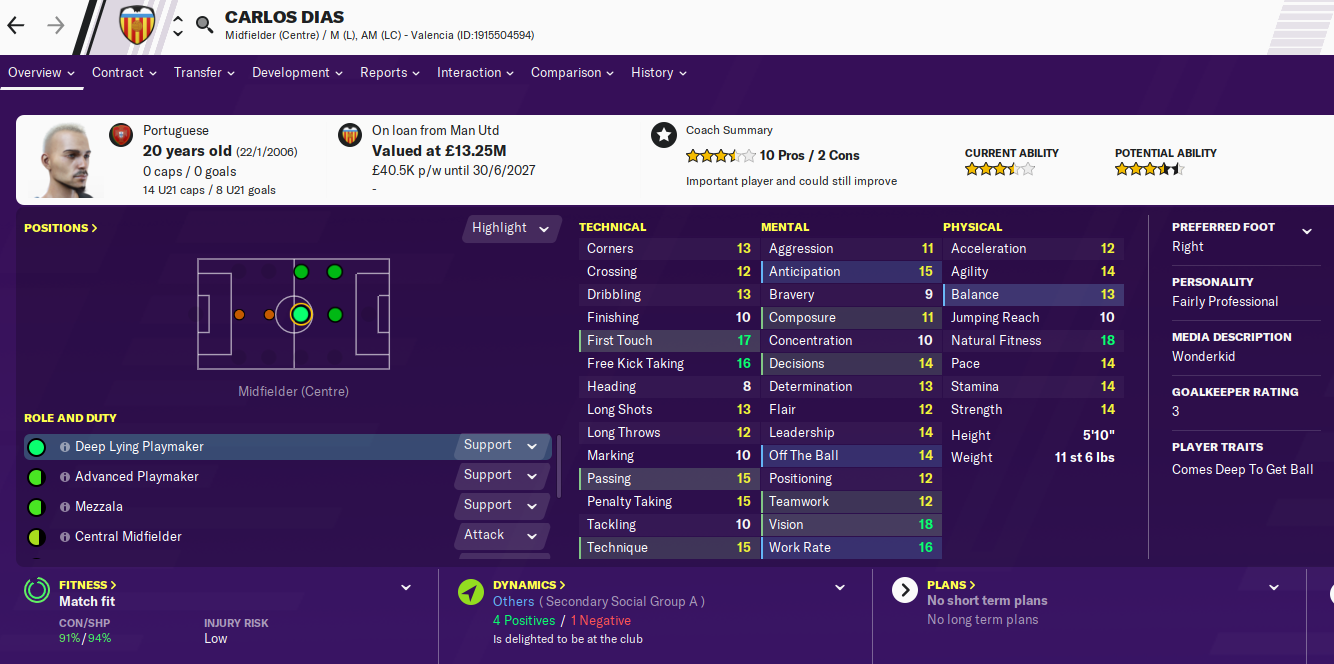
Task: Select the Advanced Playmaker role
Action: coord(137,477)
